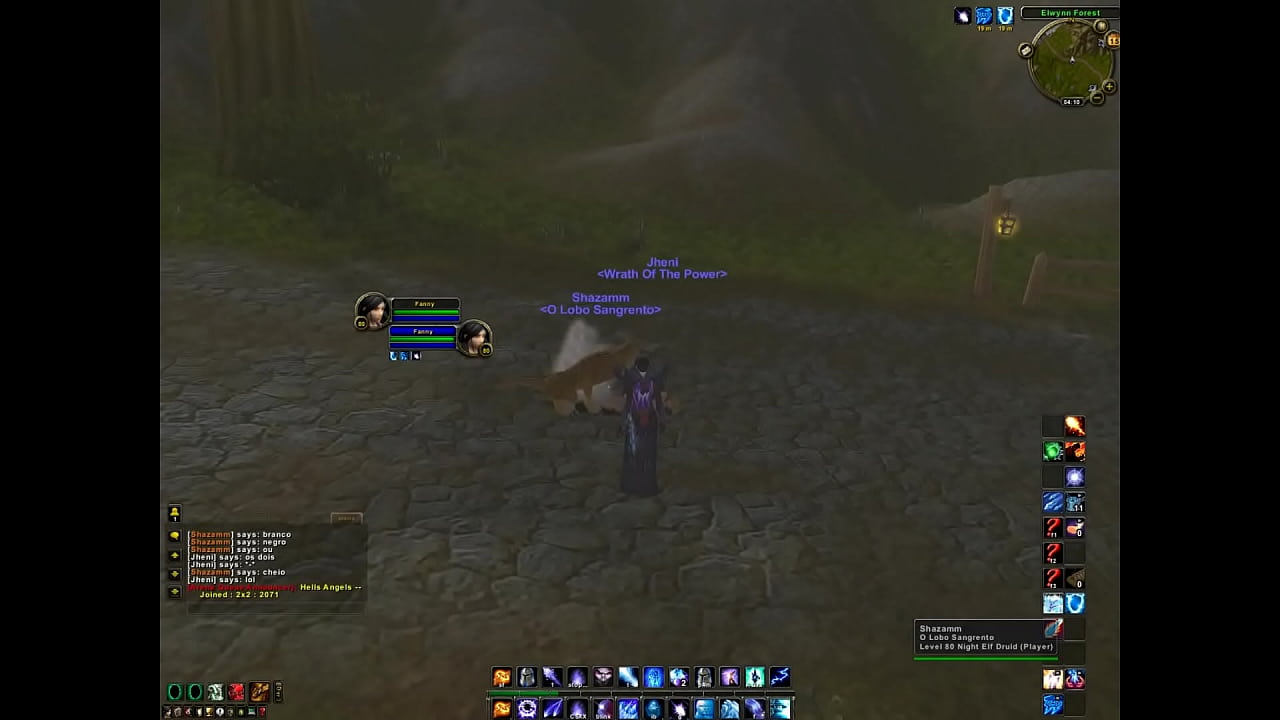Zoom in the minimap with plus button

pyautogui.click(x=1109, y=87)
